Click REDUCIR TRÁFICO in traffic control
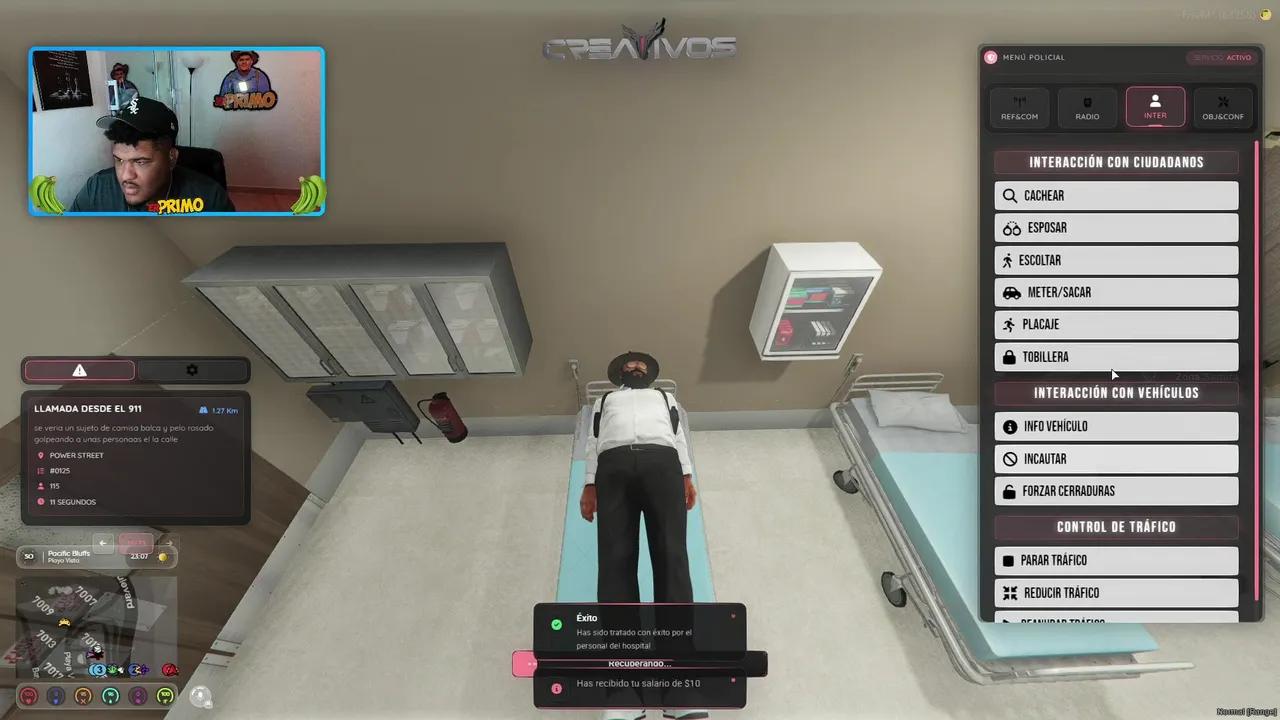The height and width of the screenshot is (720, 1280). point(1116,592)
